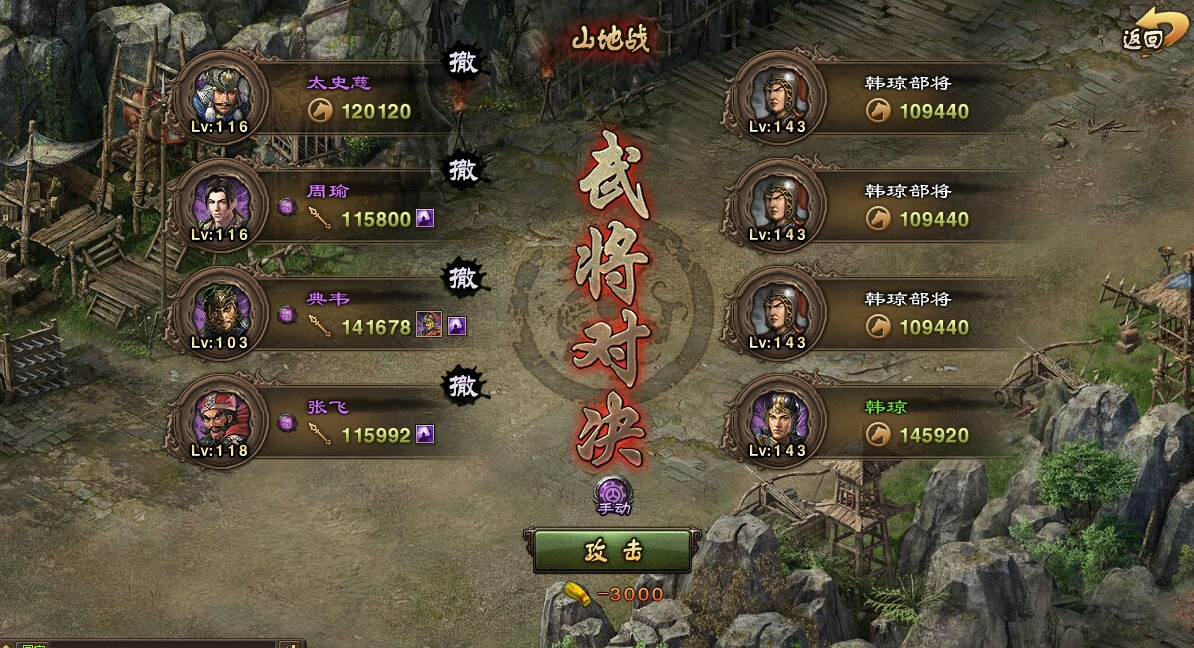Image resolution: width=1194 pixels, height=648 pixels.
Task: Click 张飞's purple skill icon
Action: click(x=425, y=434)
